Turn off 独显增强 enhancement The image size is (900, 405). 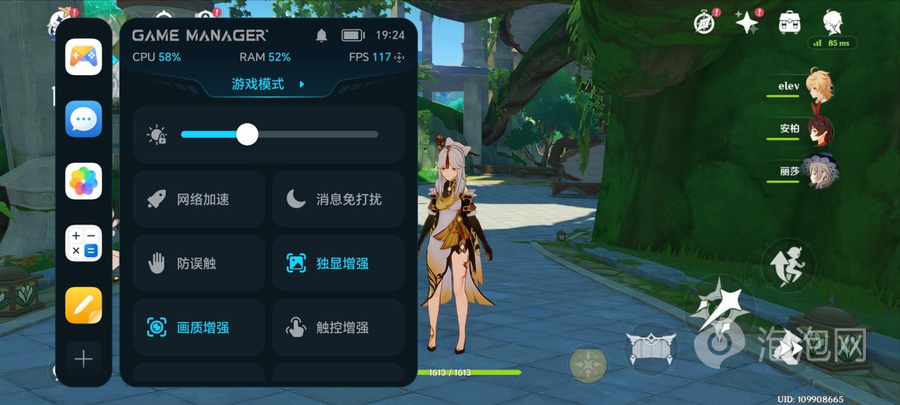click(338, 263)
